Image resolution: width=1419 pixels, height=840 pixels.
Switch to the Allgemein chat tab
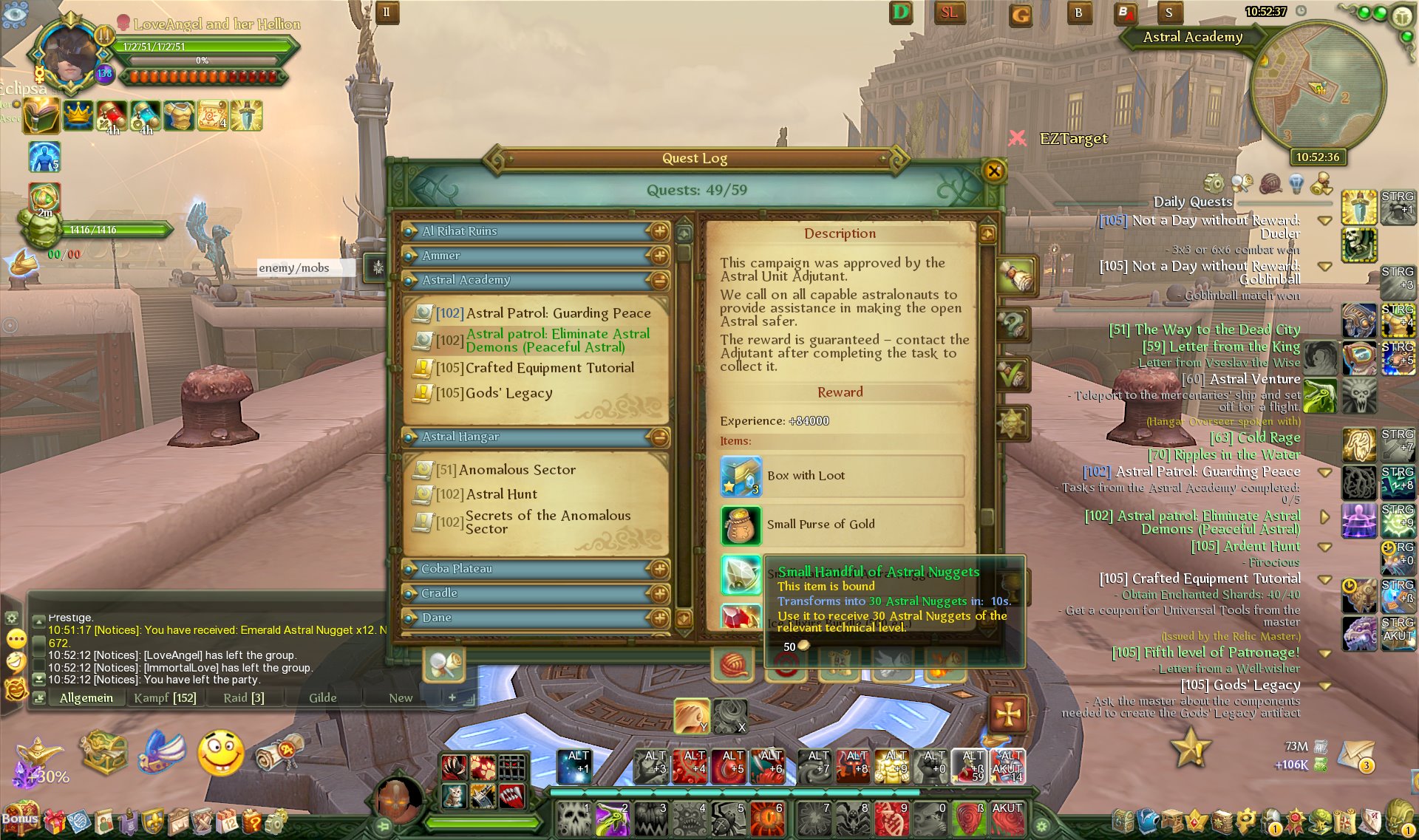(86, 698)
